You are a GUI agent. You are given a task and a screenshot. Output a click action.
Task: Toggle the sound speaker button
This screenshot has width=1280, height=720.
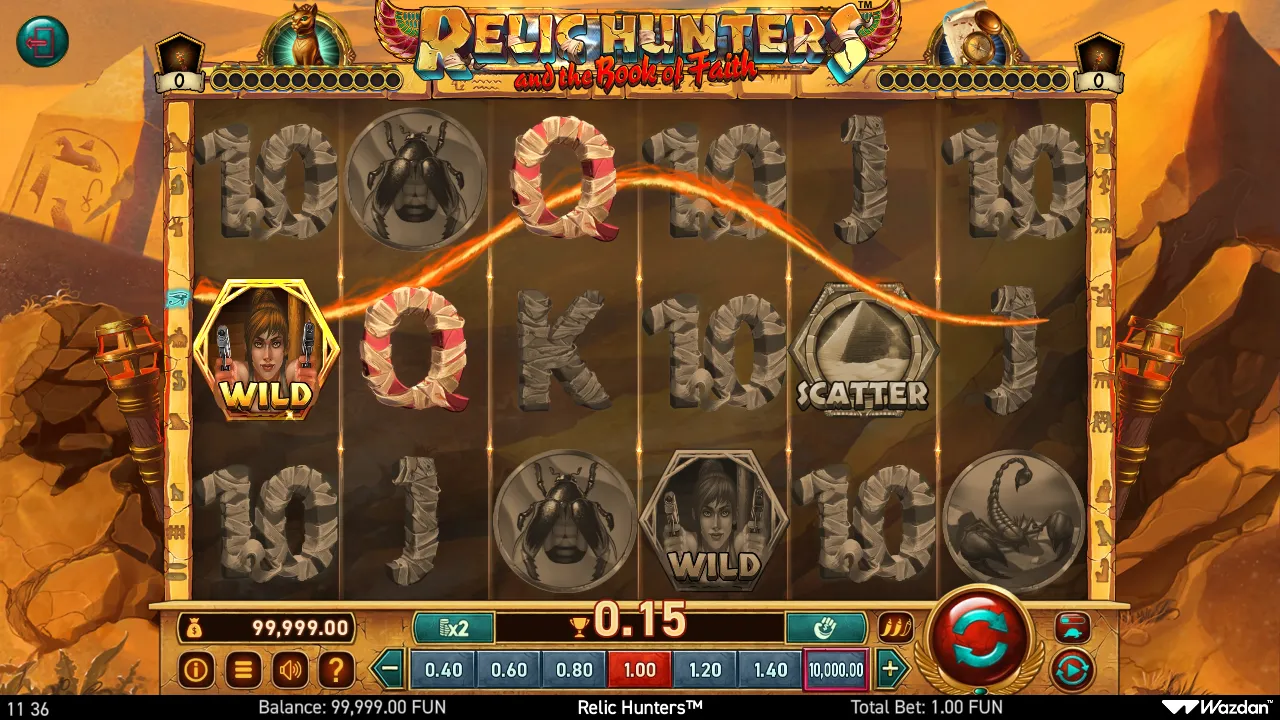pyautogui.click(x=290, y=670)
